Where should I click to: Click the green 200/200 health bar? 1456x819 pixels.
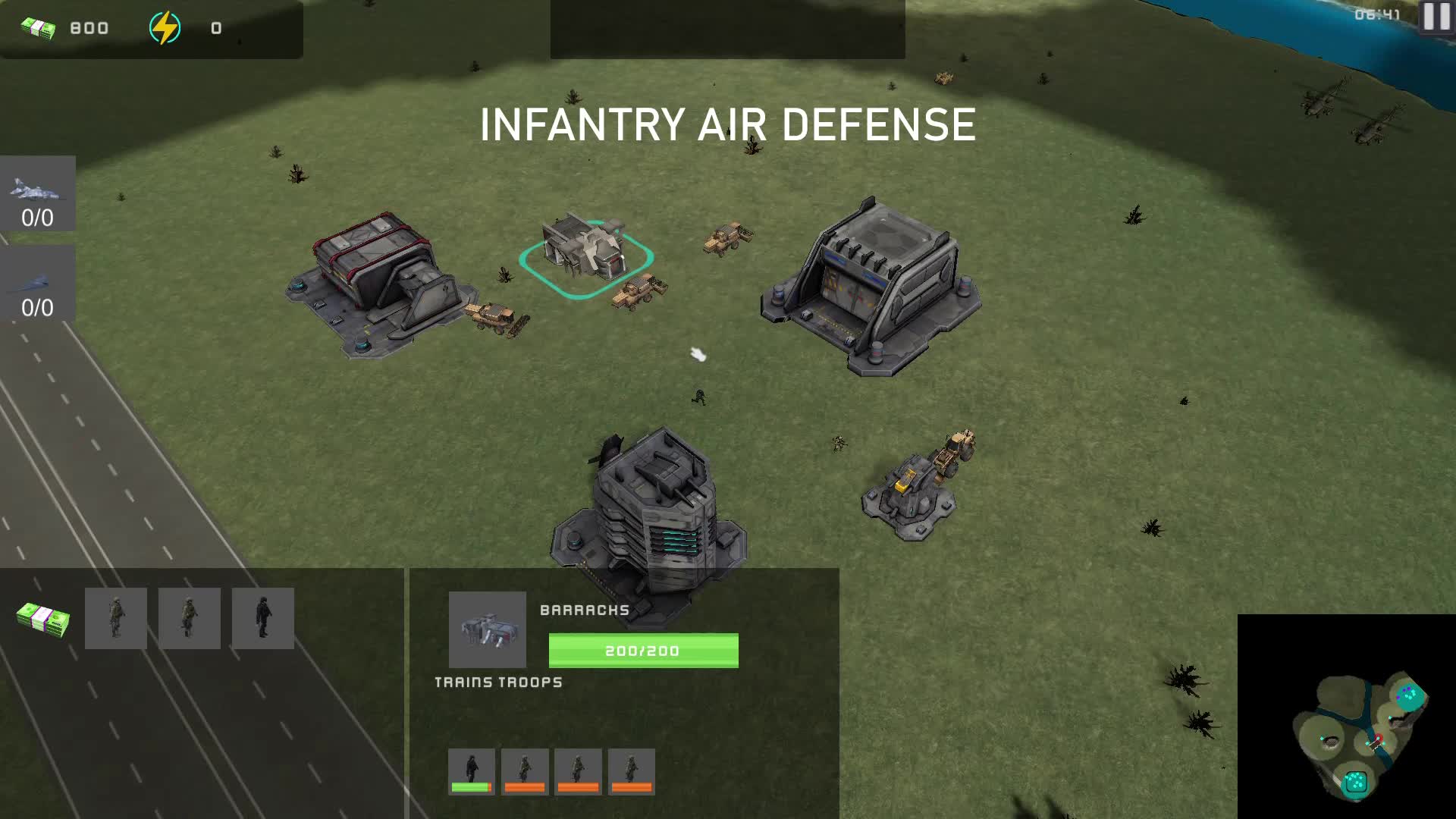click(643, 650)
